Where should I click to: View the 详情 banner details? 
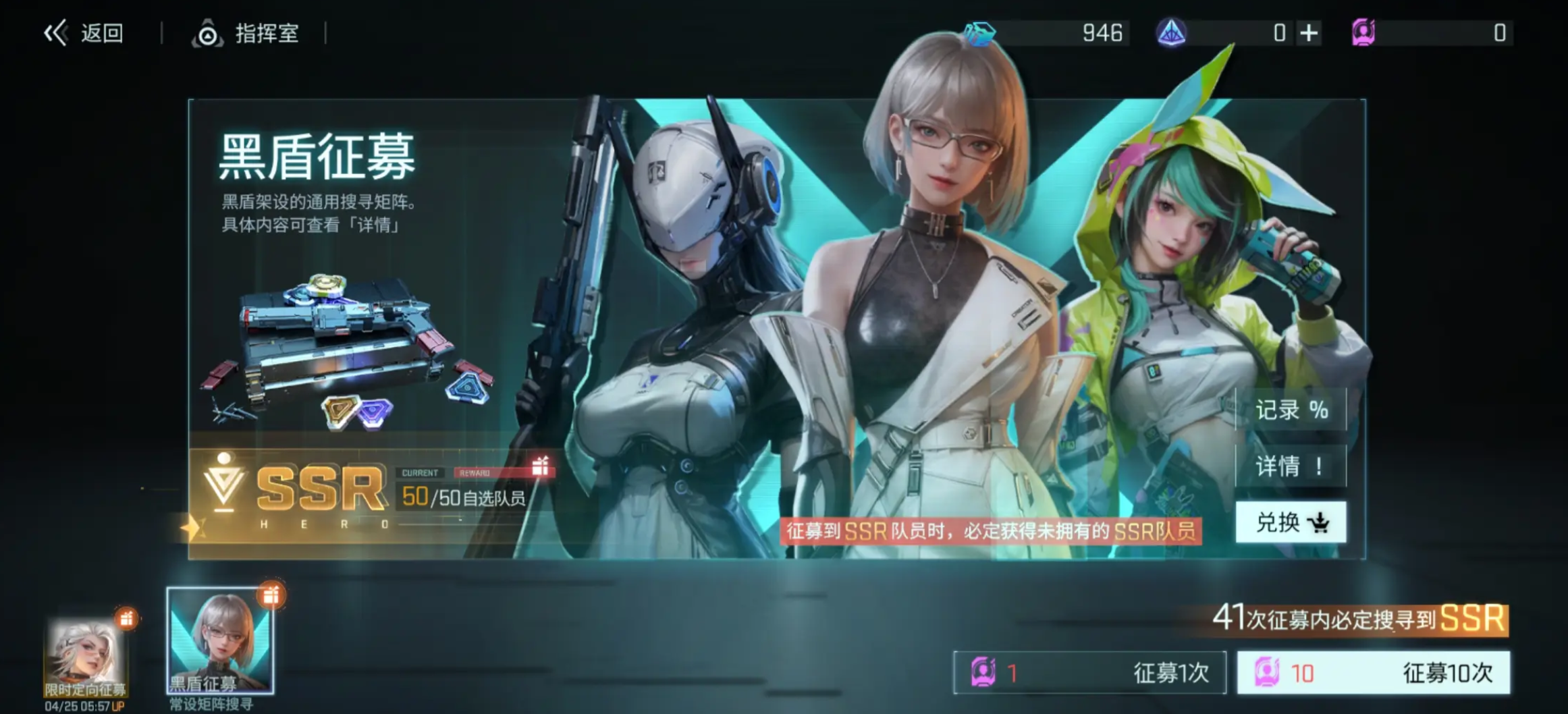click(1291, 466)
